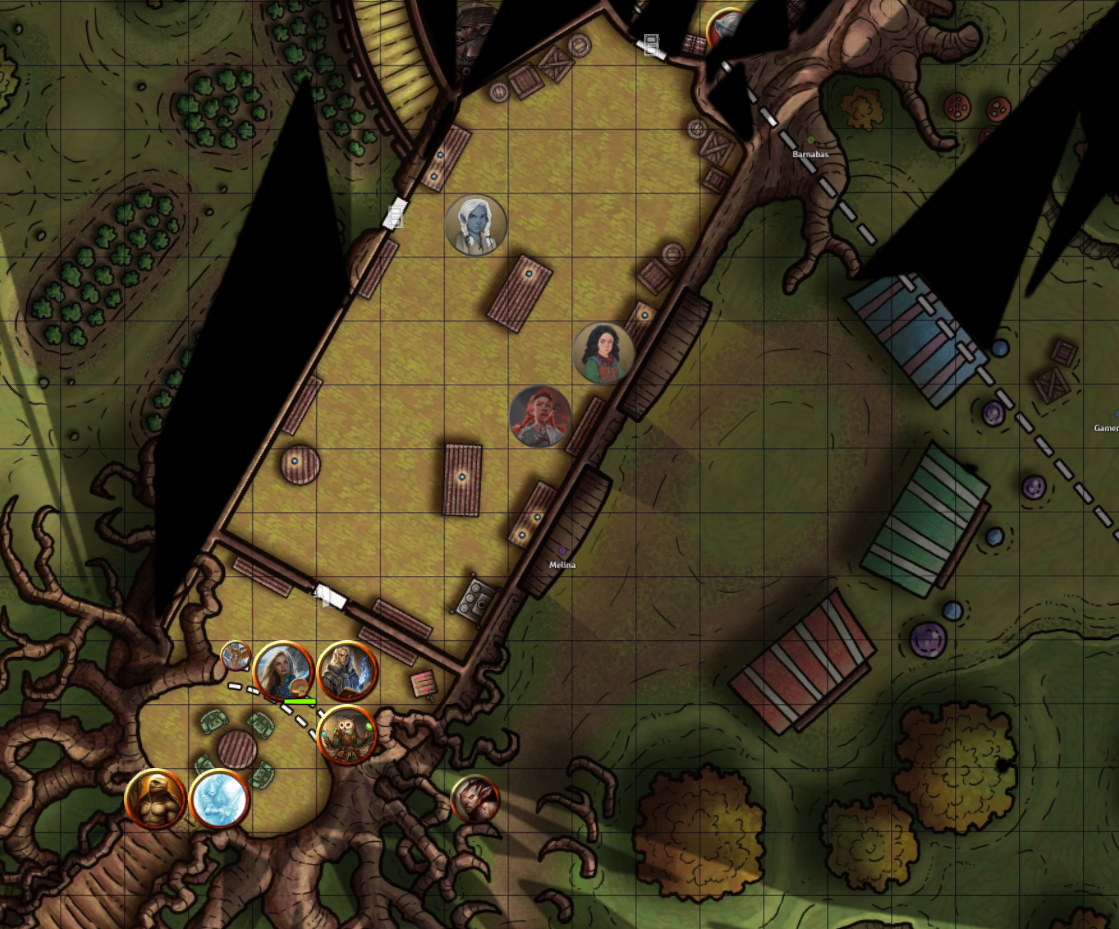Viewport: 1119px width, 929px height.
Task: Select the blue-skinned white-haired woman token
Action: click(475, 225)
